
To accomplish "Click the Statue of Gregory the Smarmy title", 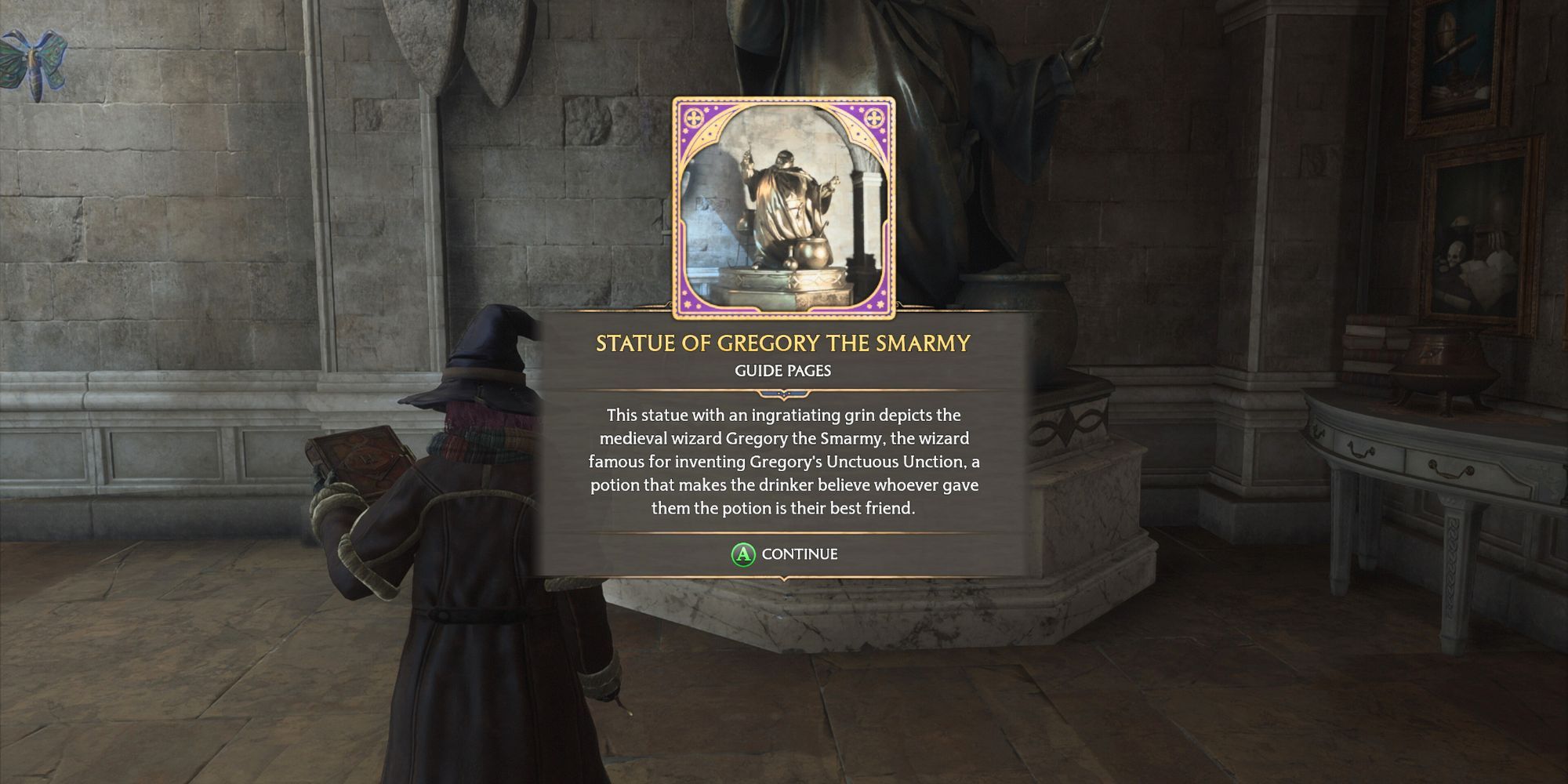I will coord(784,343).
